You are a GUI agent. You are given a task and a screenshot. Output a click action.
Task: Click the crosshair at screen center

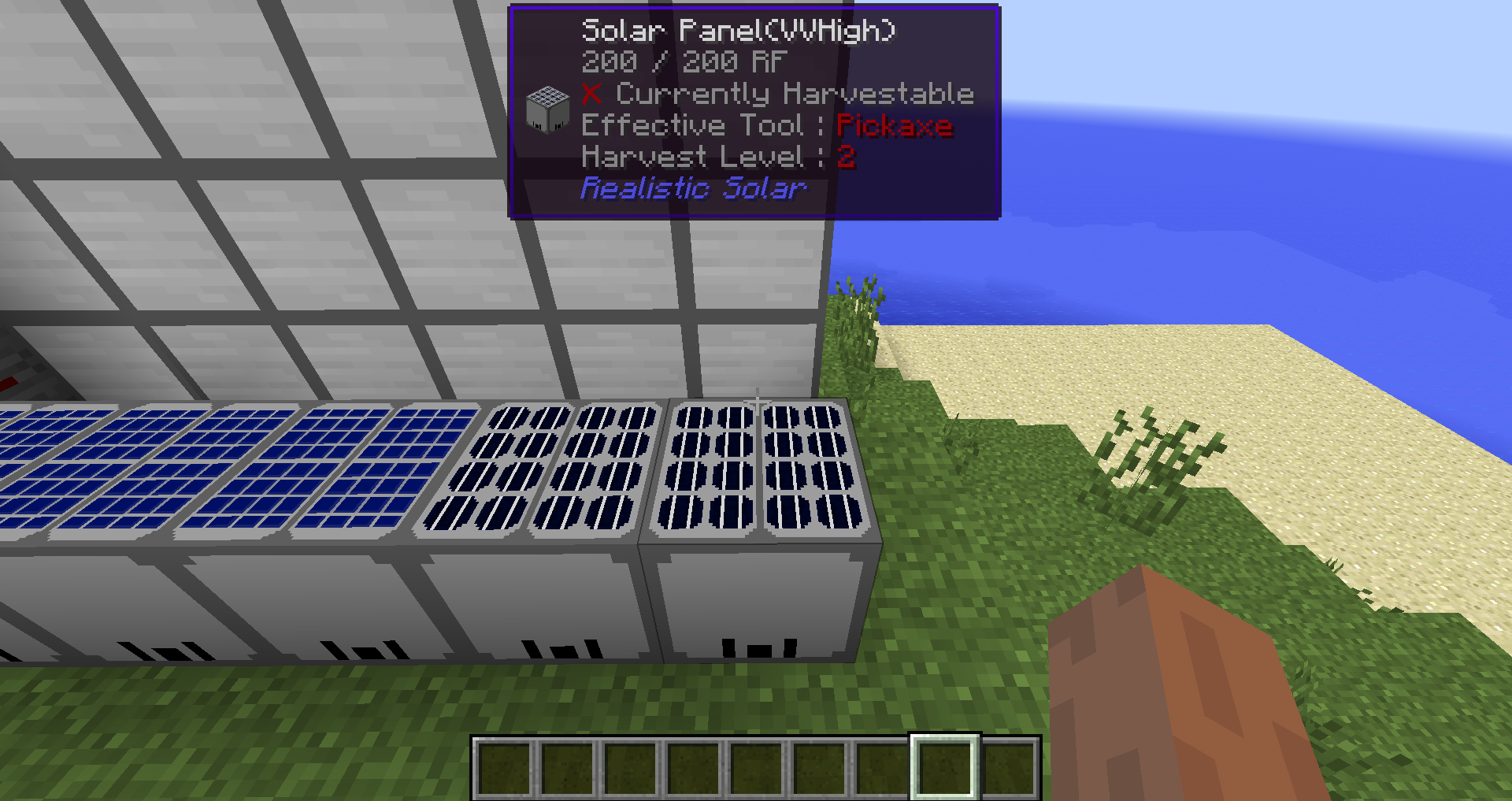click(756, 401)
